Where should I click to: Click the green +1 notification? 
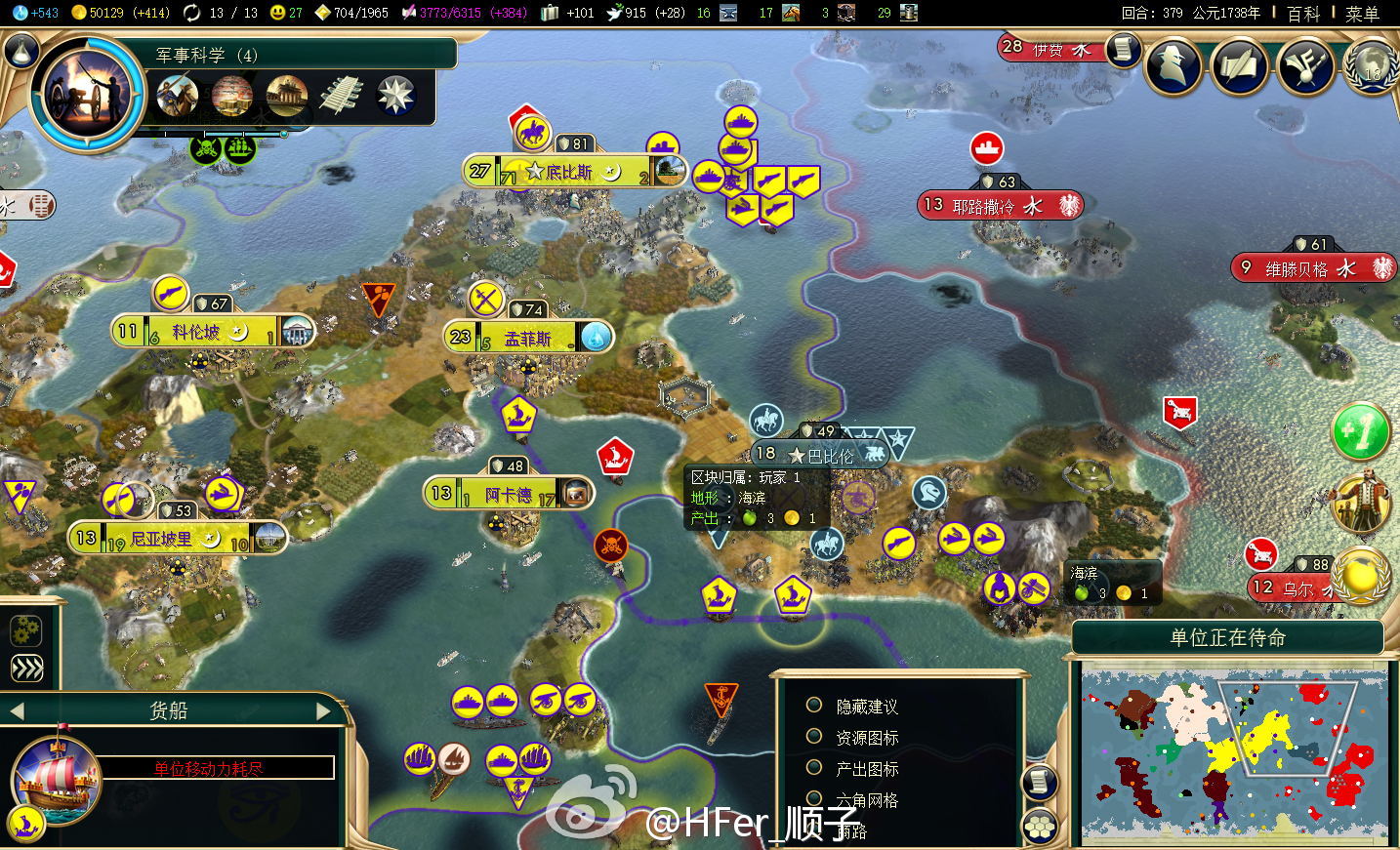(x=1361, y=431)
